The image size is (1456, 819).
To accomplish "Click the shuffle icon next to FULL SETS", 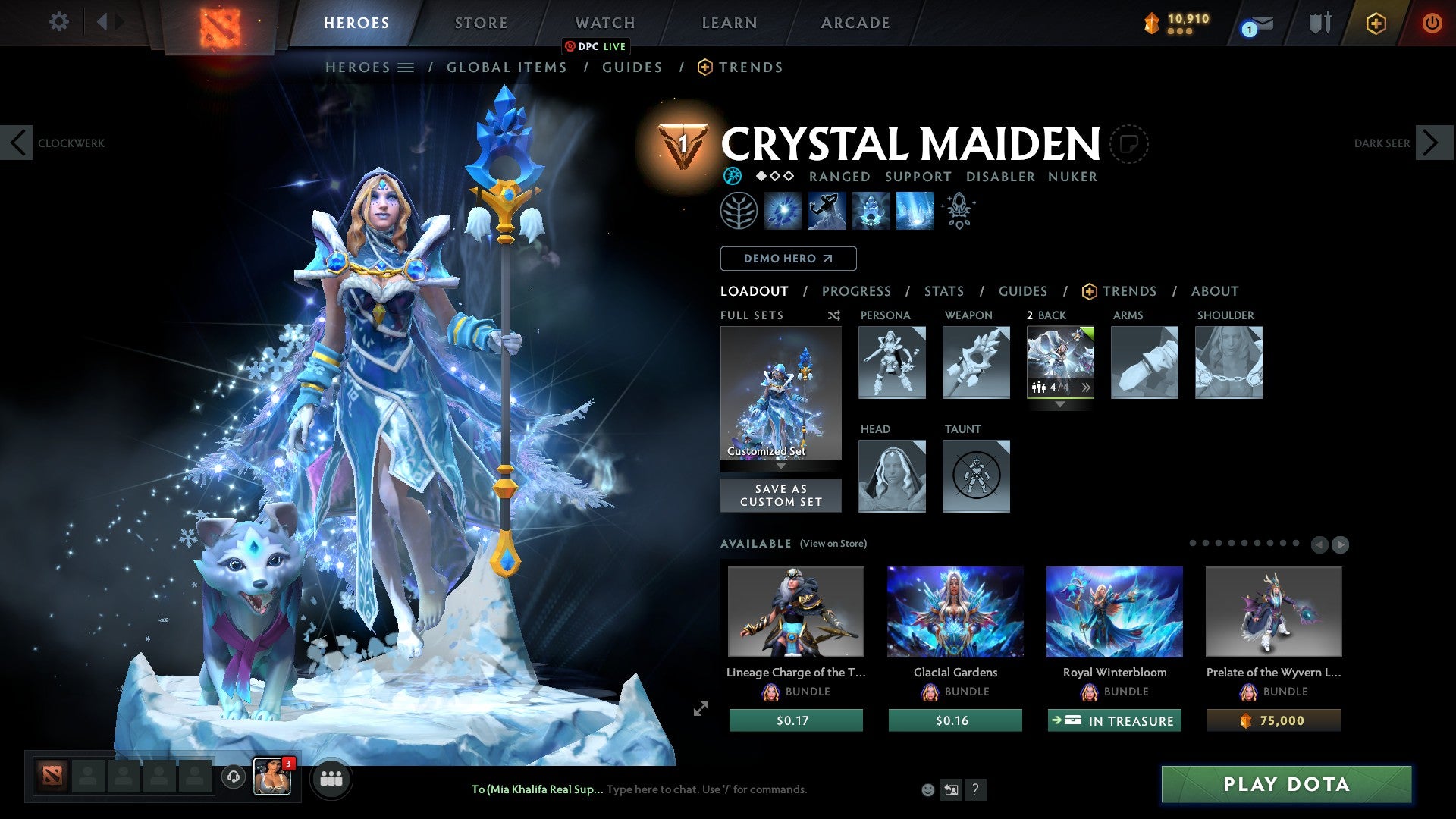I will coord(834,315).
